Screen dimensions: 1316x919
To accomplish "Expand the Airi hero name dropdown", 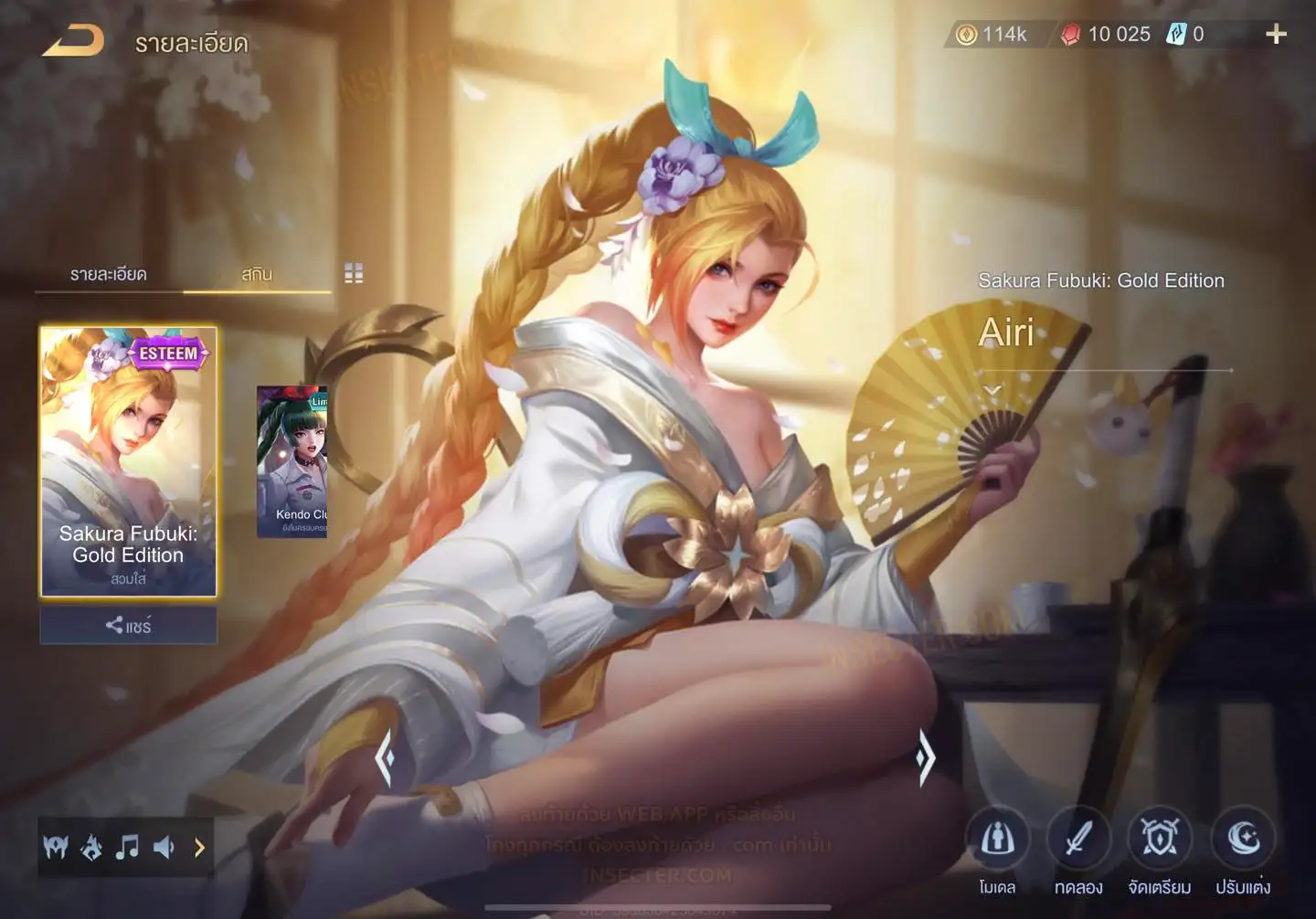I will point(992,390).
